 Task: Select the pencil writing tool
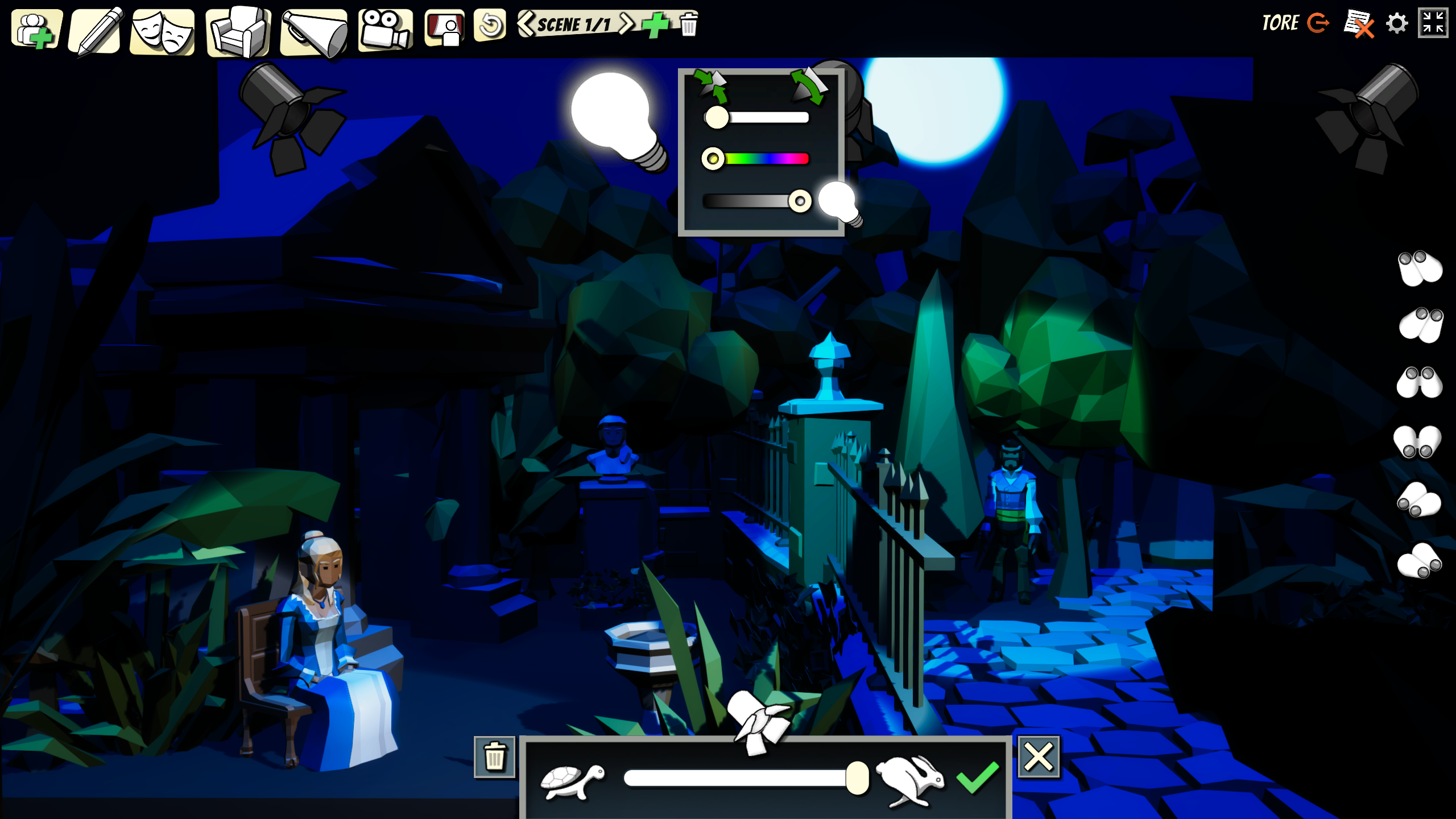click(96, 32)
